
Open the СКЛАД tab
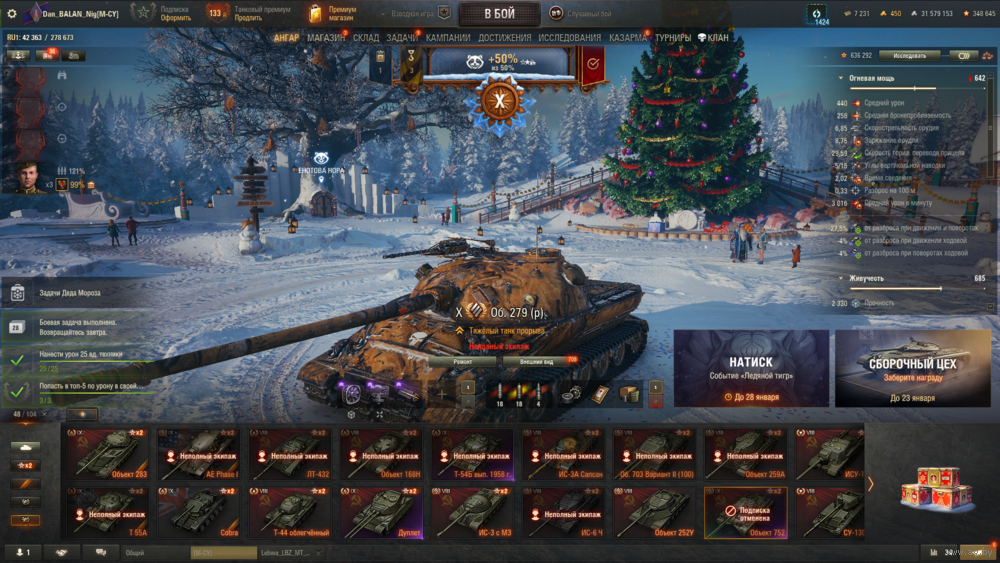[x=366, y=38]
